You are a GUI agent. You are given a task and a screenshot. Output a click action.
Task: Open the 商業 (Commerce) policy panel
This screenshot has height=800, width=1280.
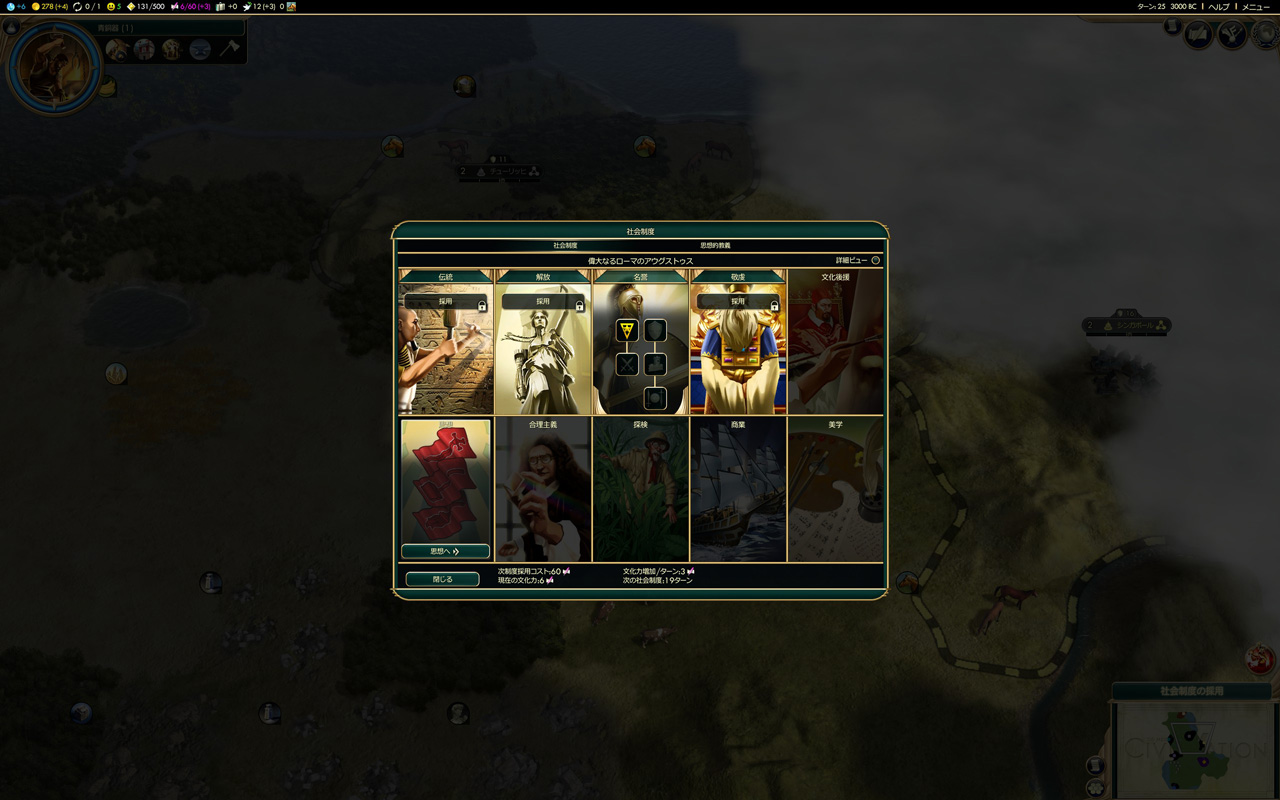point(738,490)
